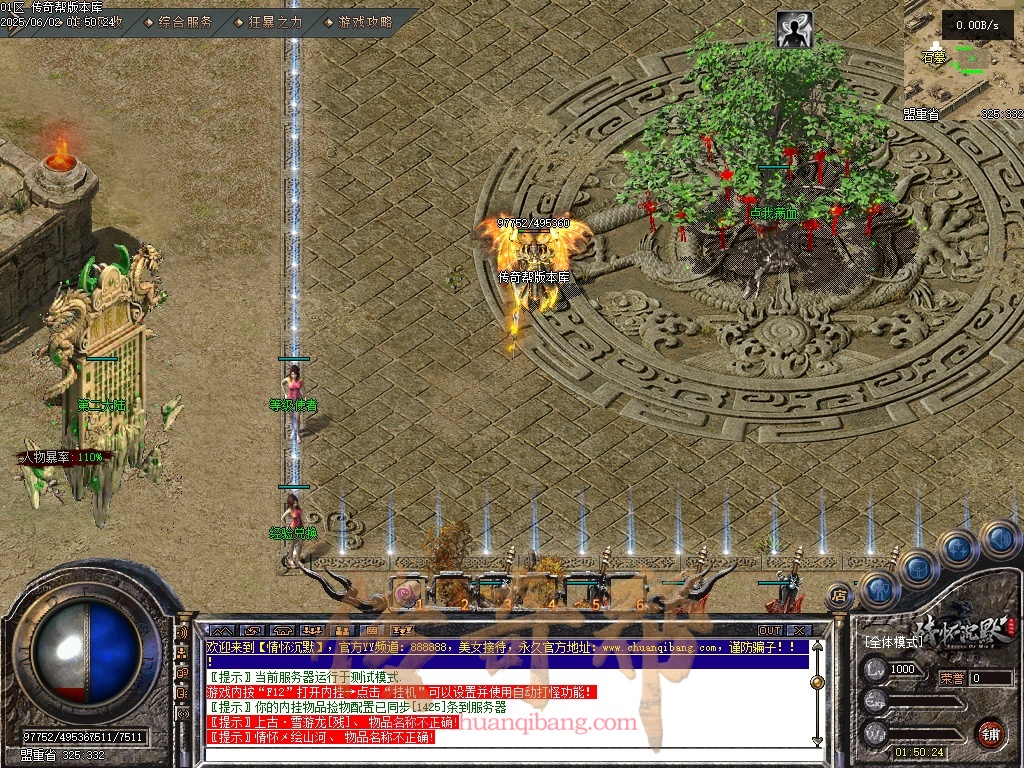Screen dimensions: 1024x768
Task: Close the chat window with X
Action: coord(798,630)
